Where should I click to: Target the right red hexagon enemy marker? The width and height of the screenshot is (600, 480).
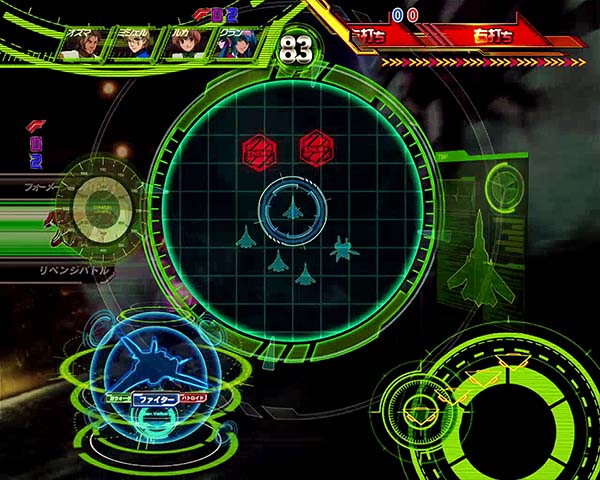[316, 150]
